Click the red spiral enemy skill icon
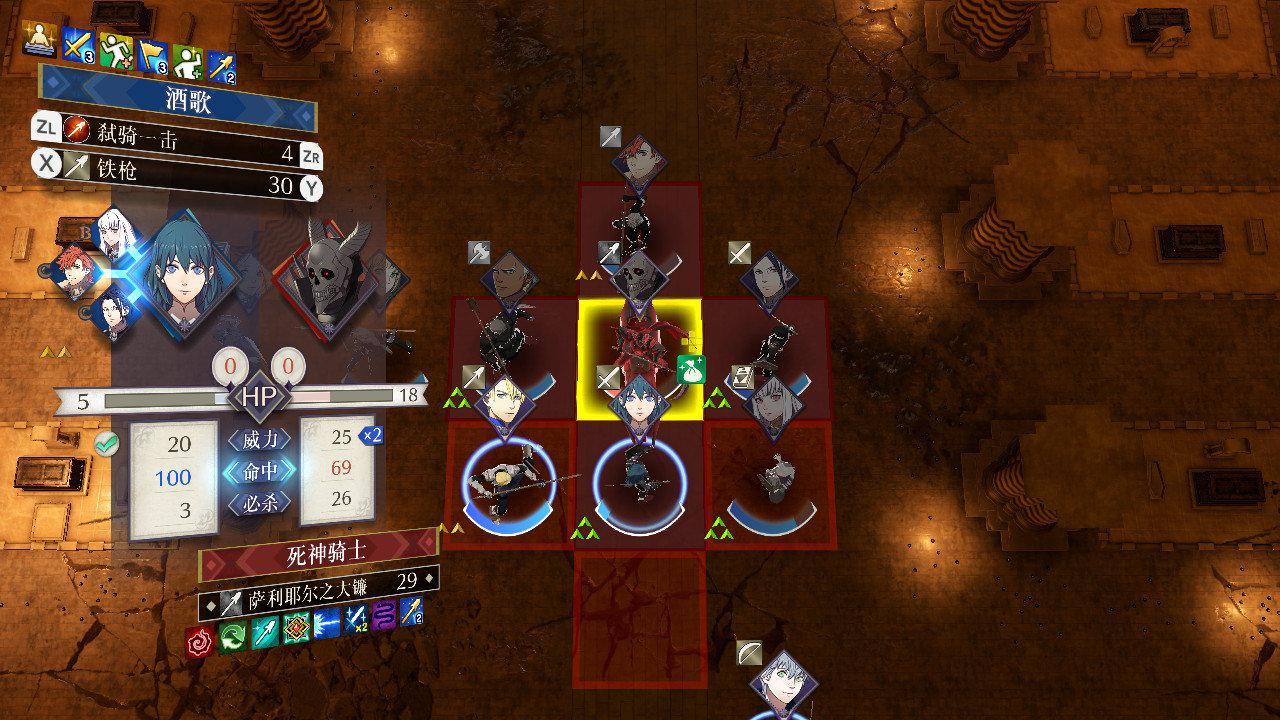Image resolution: width=1280 pixels, height=720 pixels. tap(201, 640)
